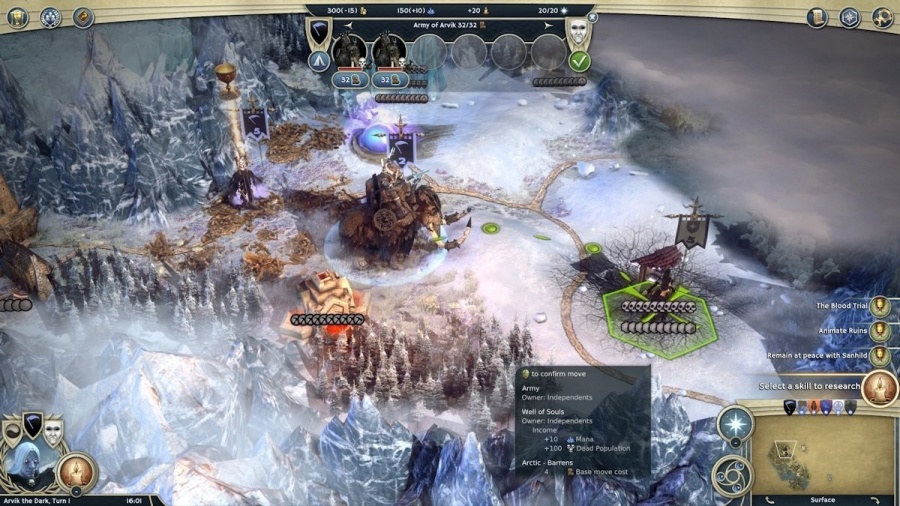
Task: Select the first unit portrait in Arvik's army
Action: 350,51
